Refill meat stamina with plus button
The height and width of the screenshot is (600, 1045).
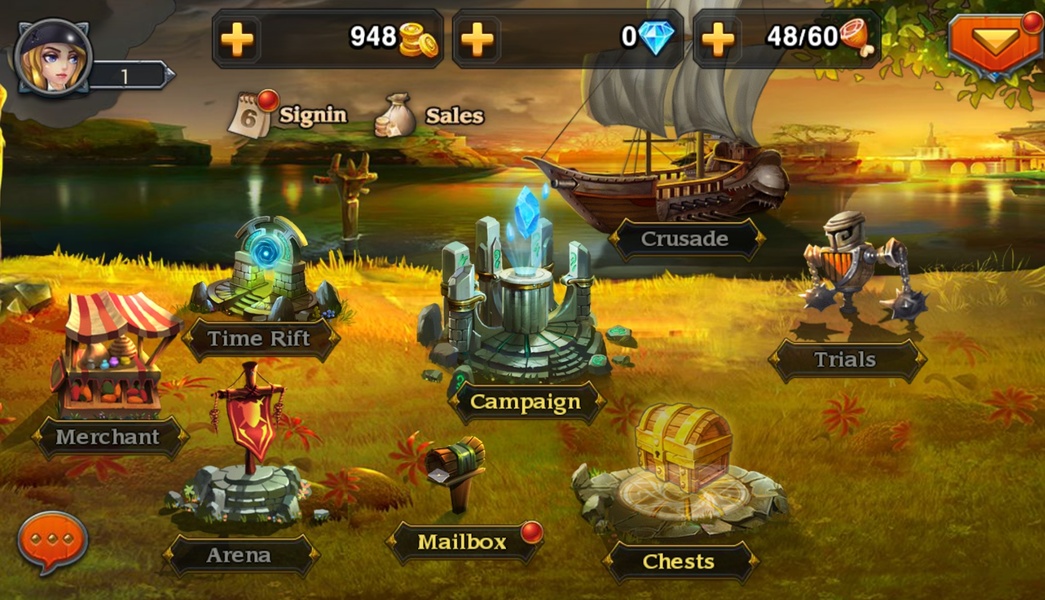(x=718, y=40)
